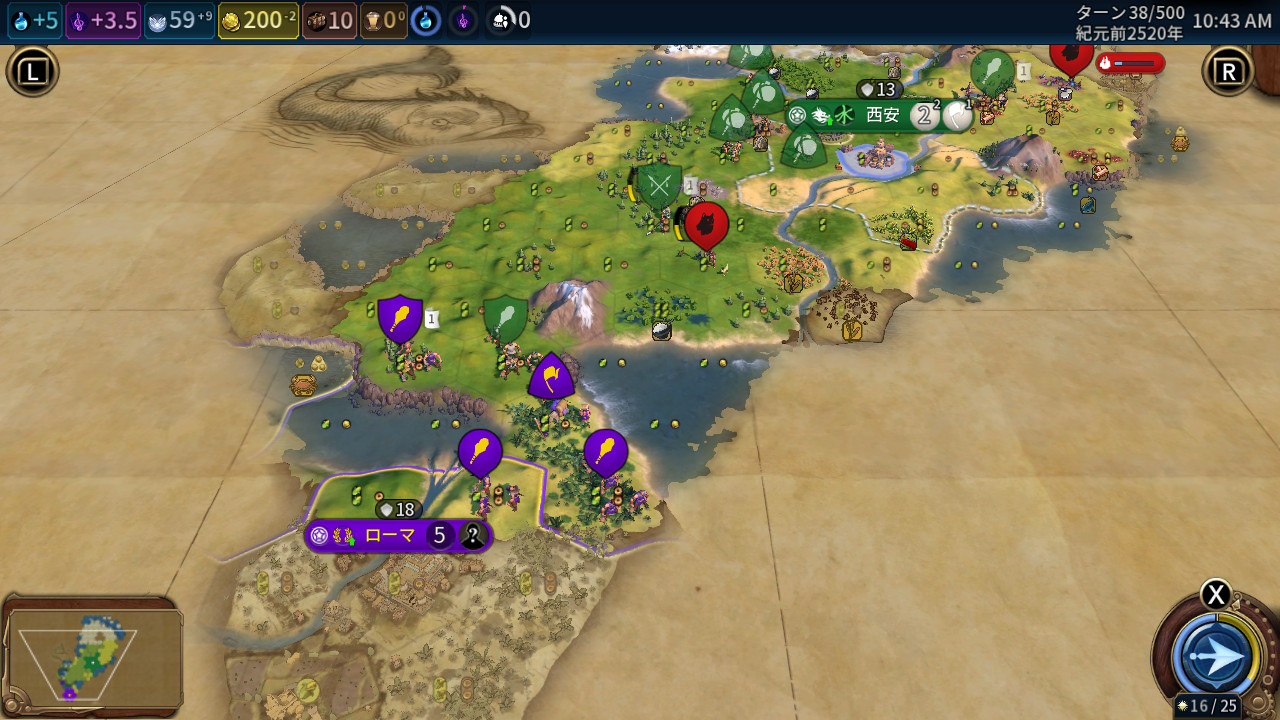Open the science yield panel showing +5
This screenshot has height=720, width=1280.
point(35,20)
